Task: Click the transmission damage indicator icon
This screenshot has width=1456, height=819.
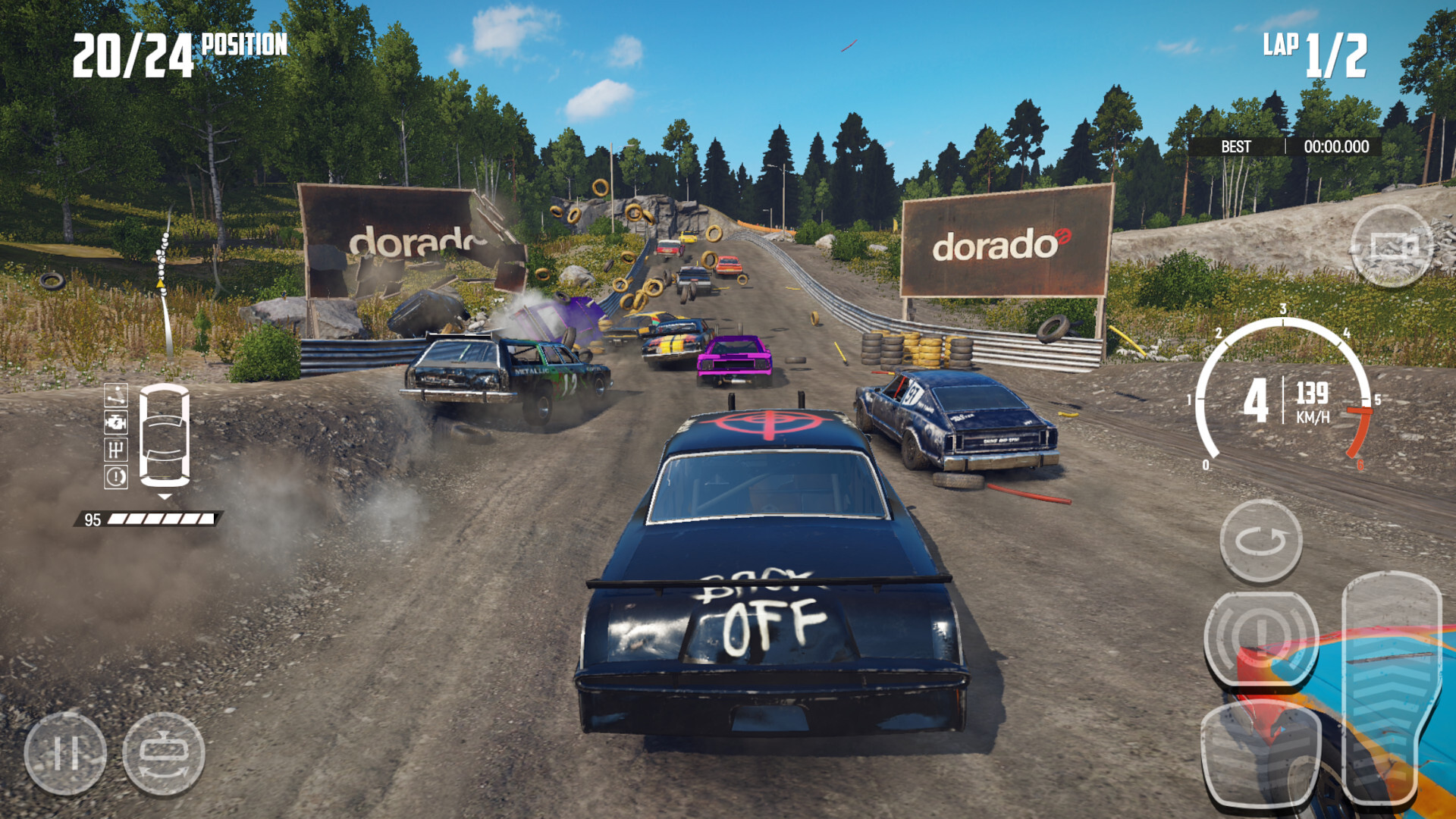Action: coord(116,450)
